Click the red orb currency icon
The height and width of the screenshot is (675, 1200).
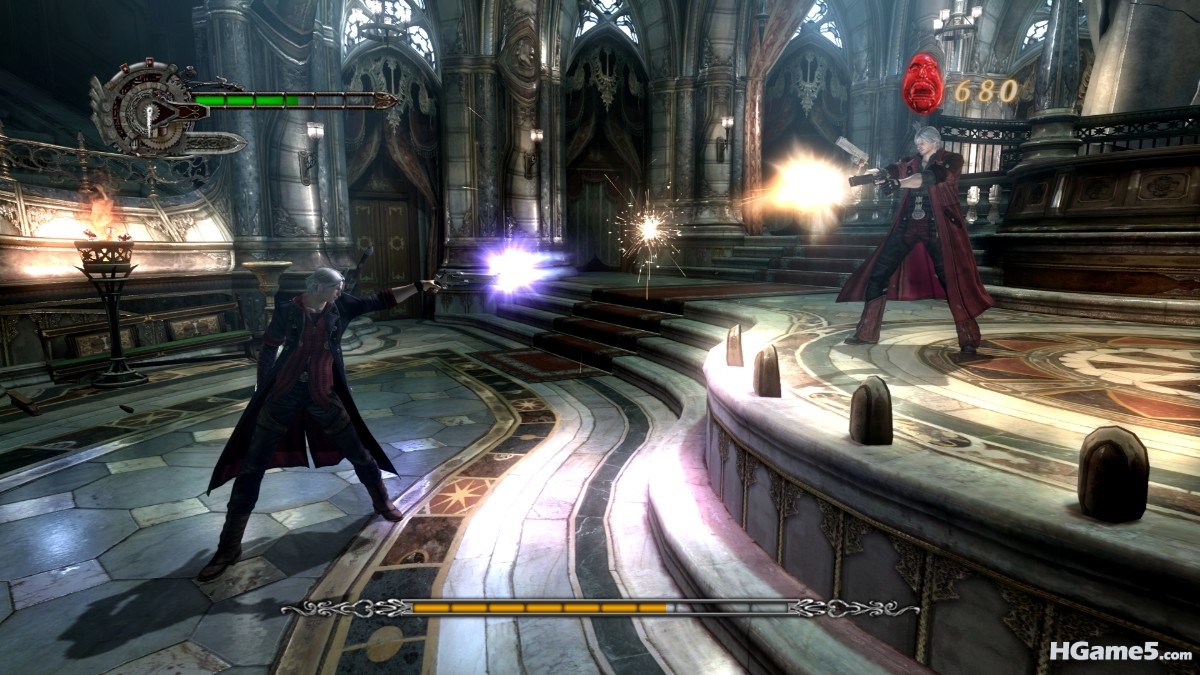click(922, 82)
